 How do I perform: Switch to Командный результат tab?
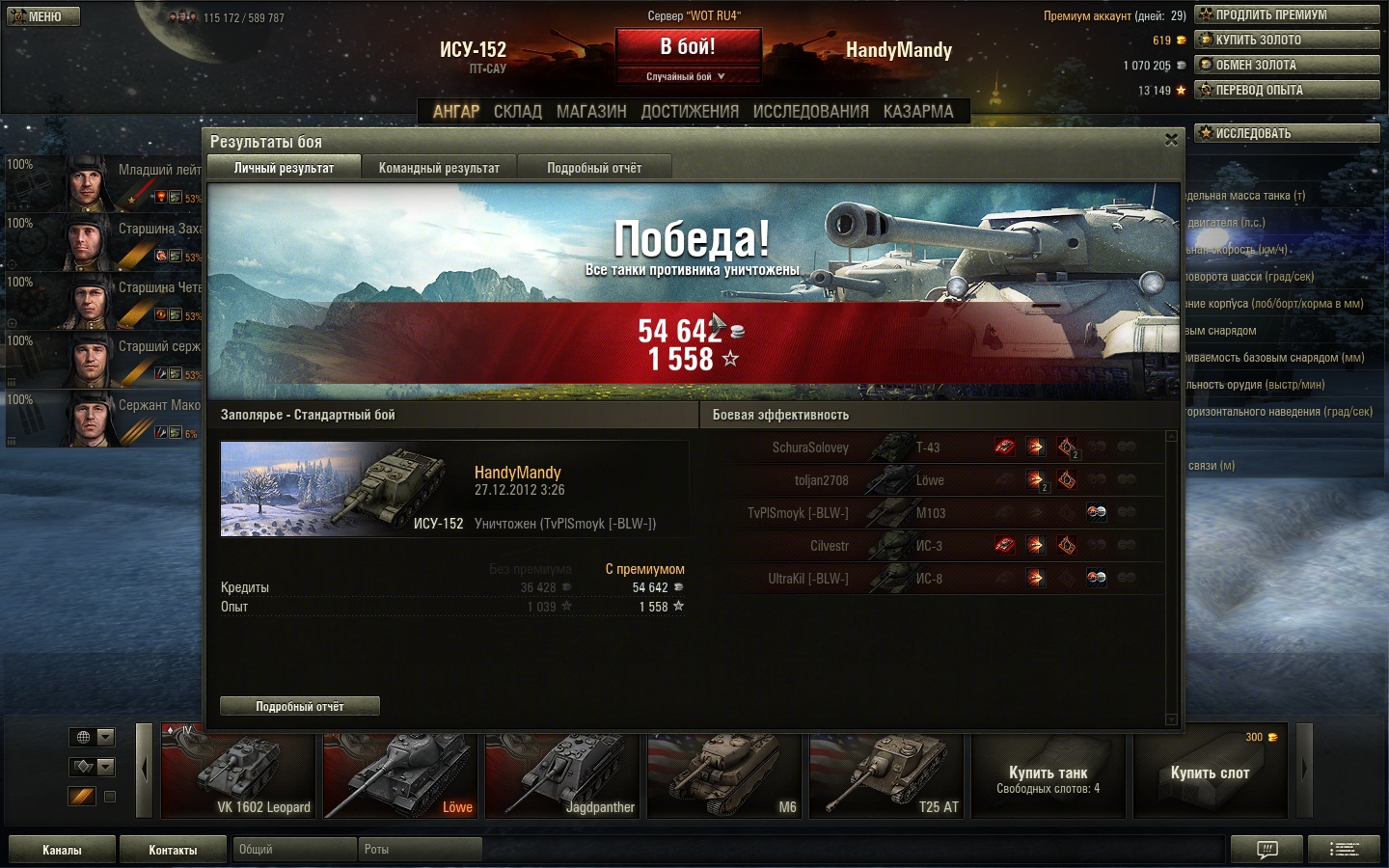click(439, 168)
